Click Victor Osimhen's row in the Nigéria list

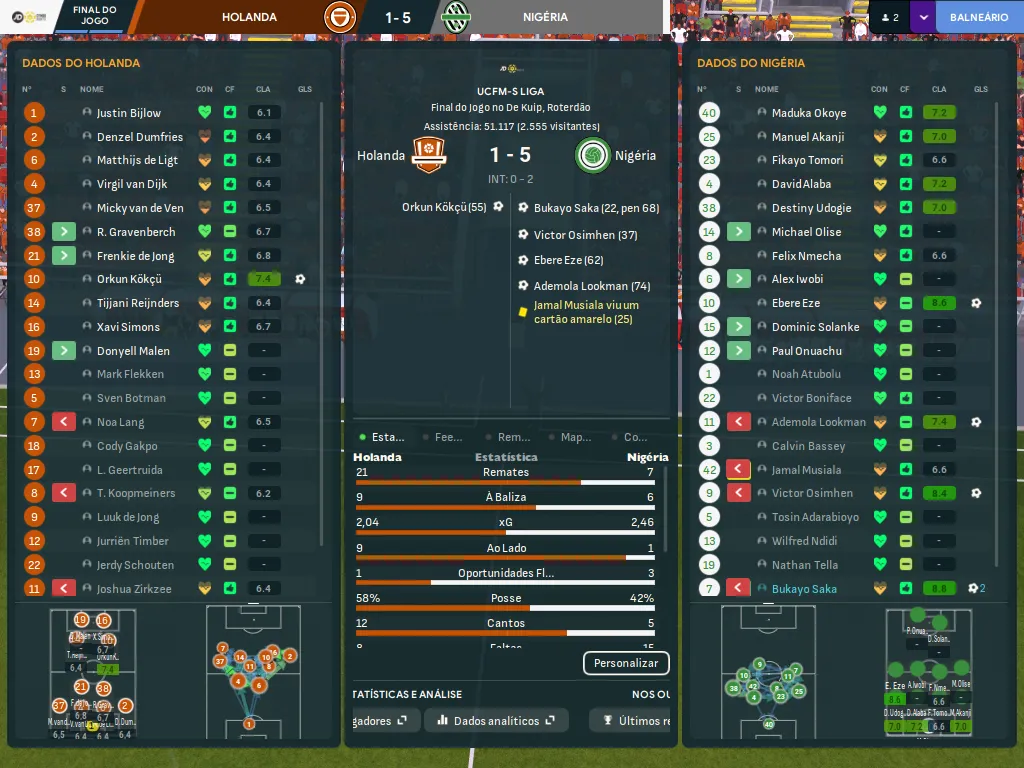pyautogui.click(x=812, y=493)
